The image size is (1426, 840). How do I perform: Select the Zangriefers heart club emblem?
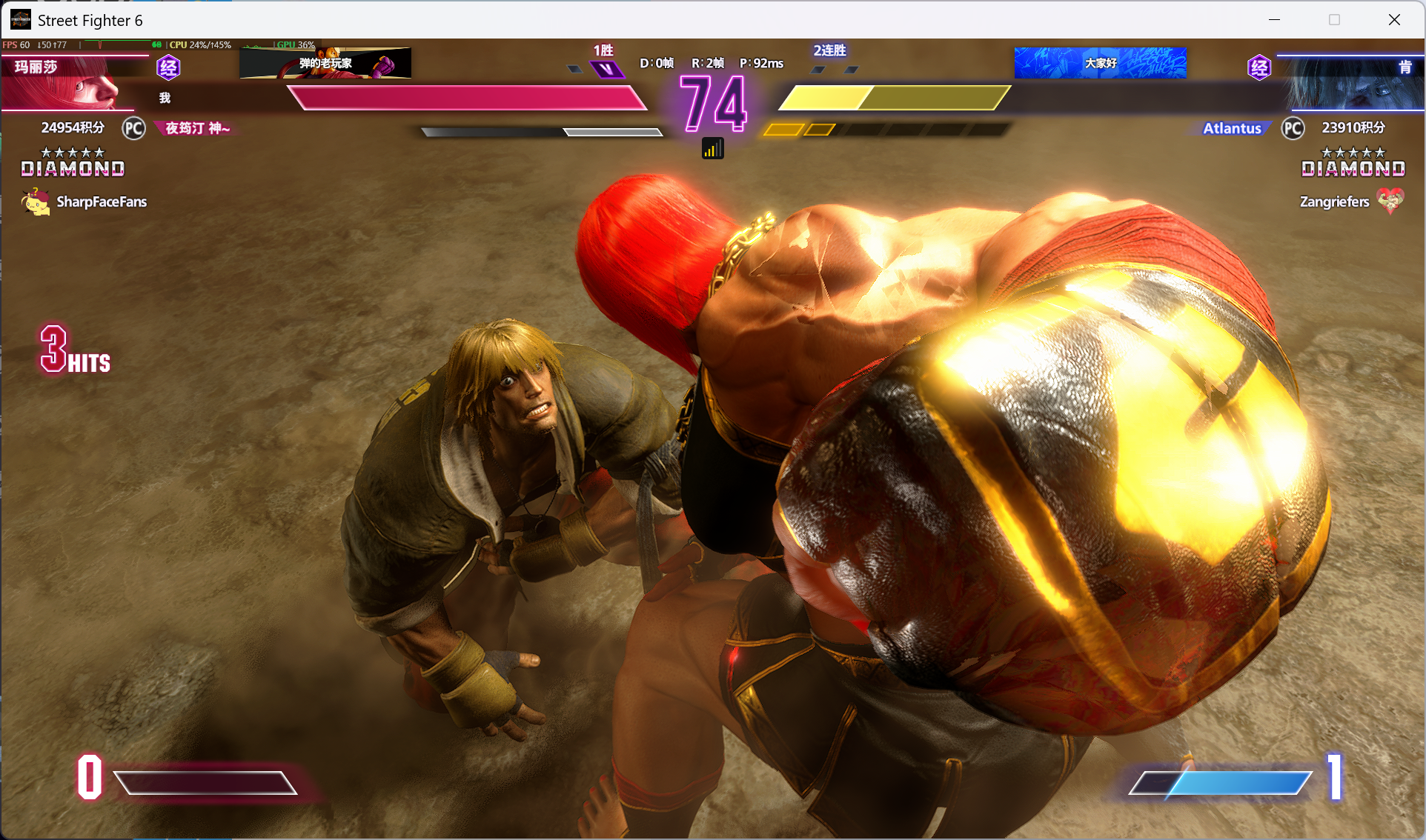(1390, 200)
